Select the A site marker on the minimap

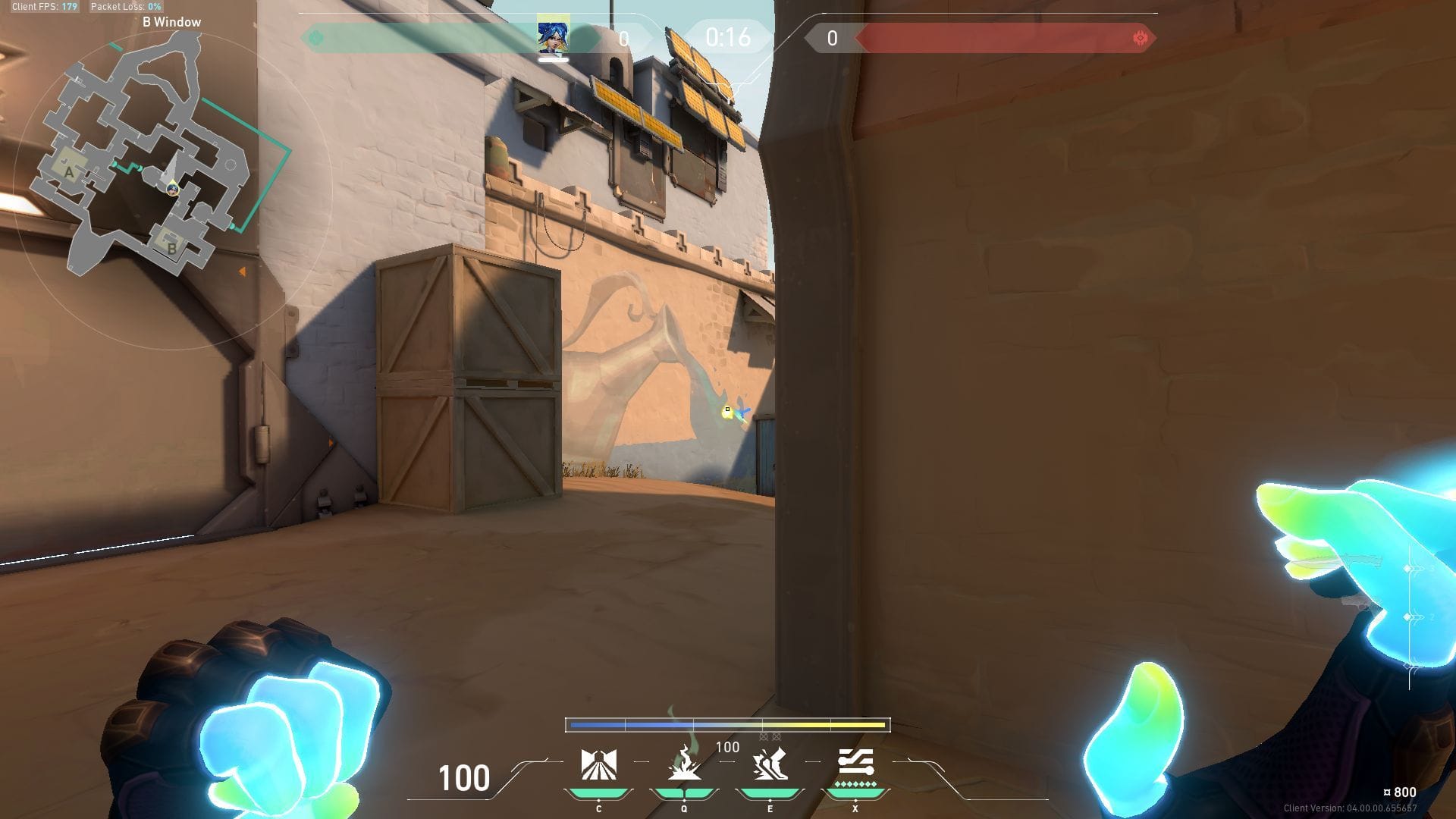70,173
